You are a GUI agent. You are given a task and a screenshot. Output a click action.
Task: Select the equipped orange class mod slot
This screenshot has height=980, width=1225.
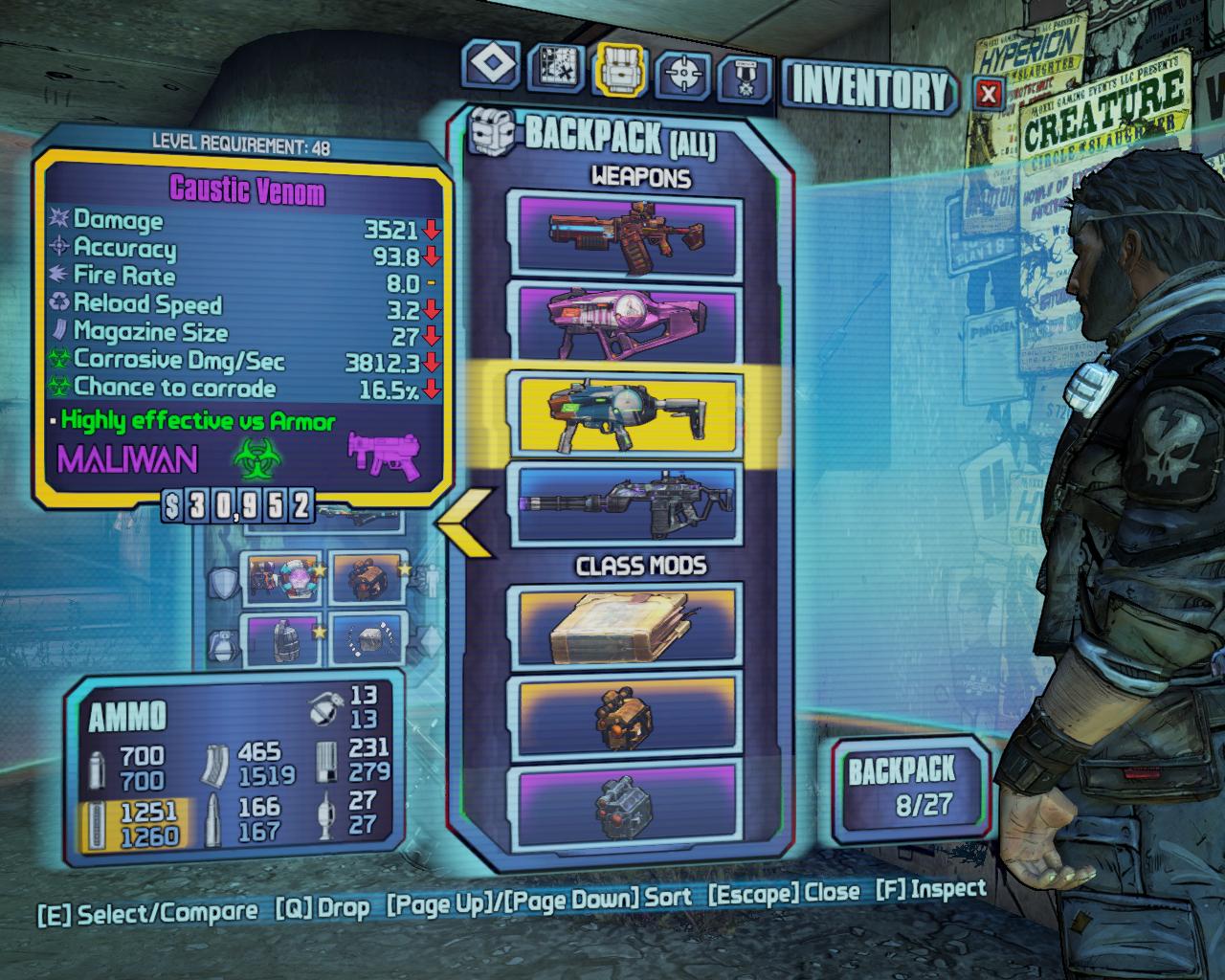(x=367, y=578)
